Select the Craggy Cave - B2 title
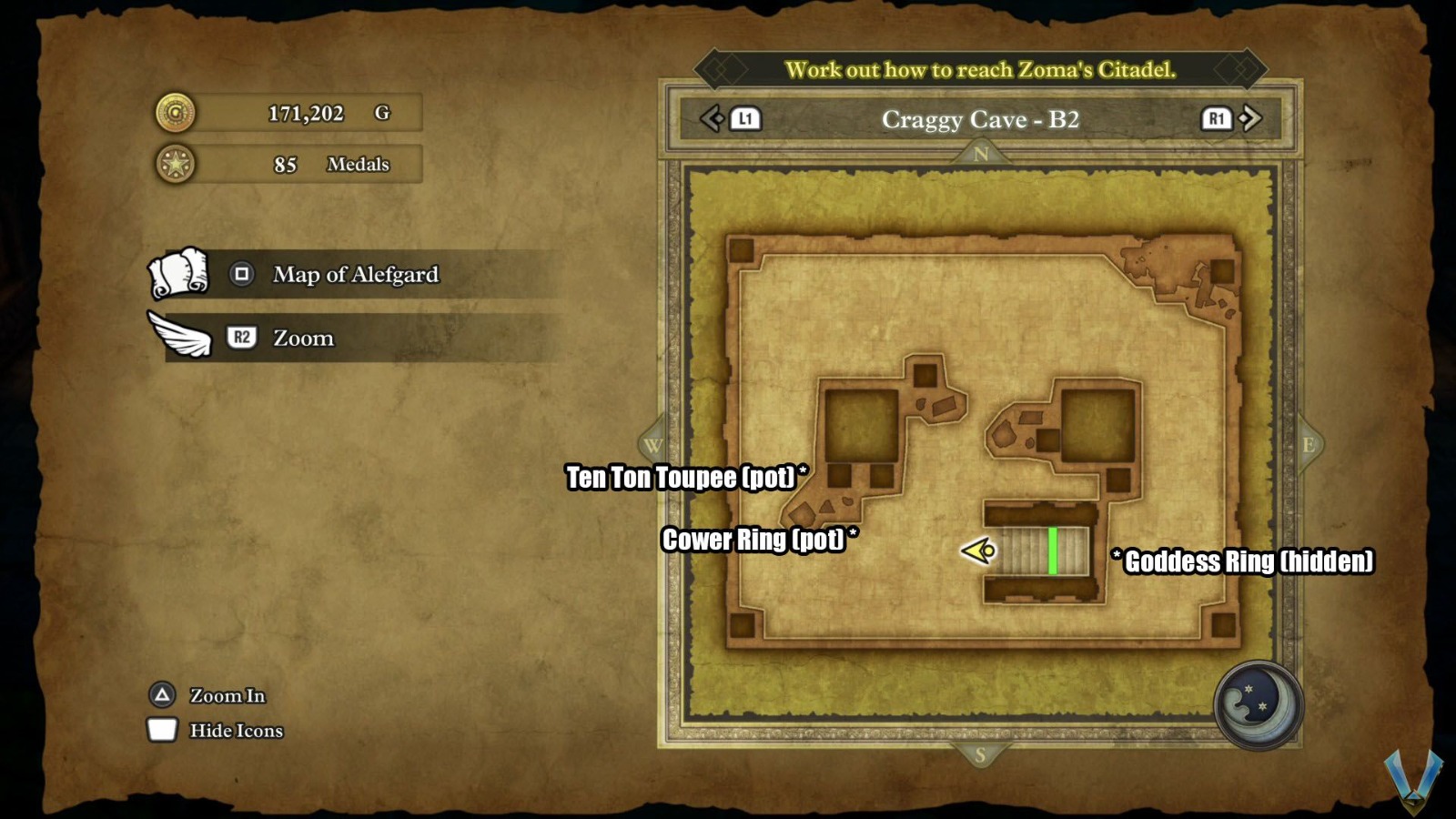The image size is (1456, 819). click(979, 119)
